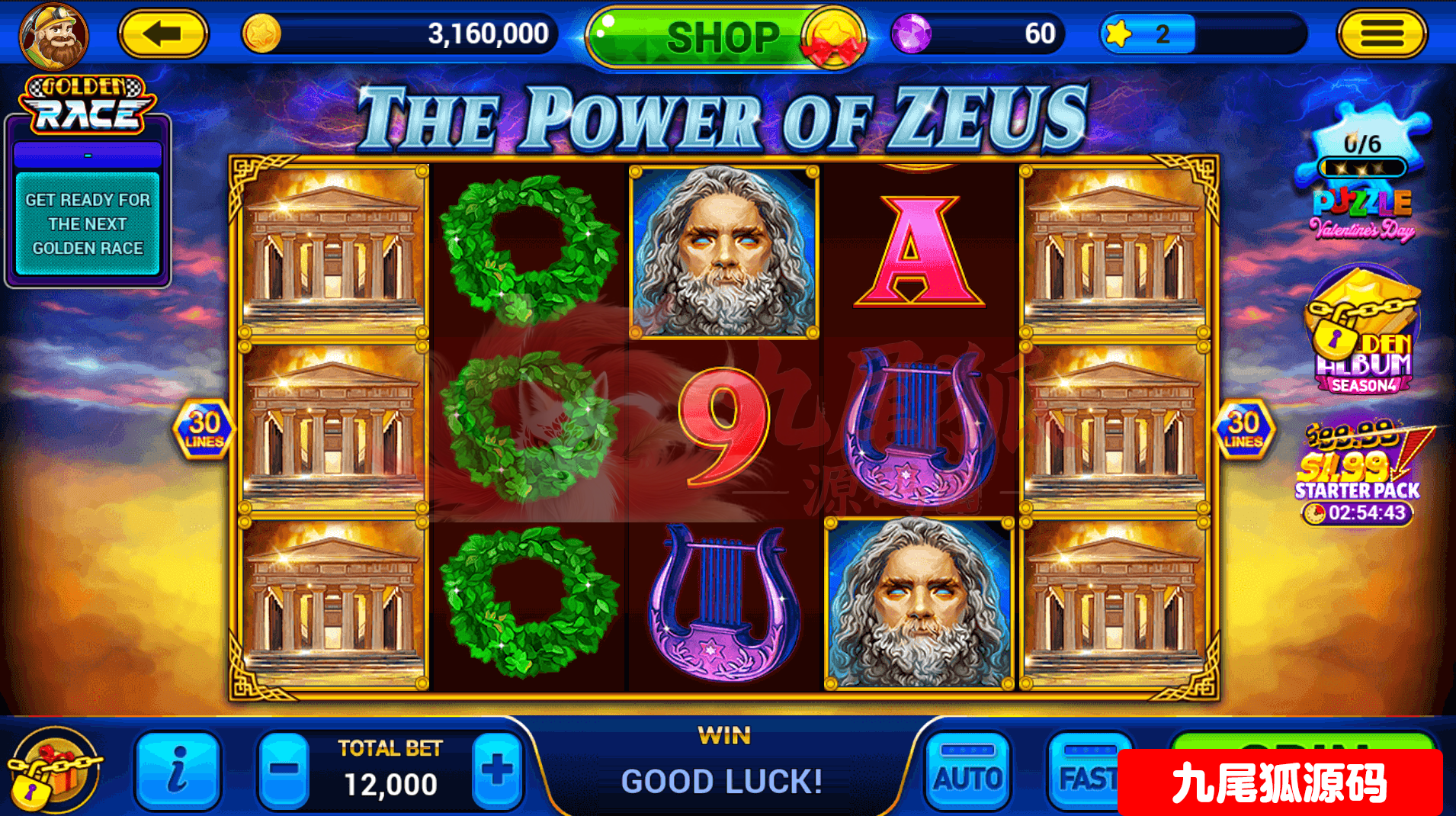
Task: Toggle the FAST spin button
Action: coord(1084,772)
